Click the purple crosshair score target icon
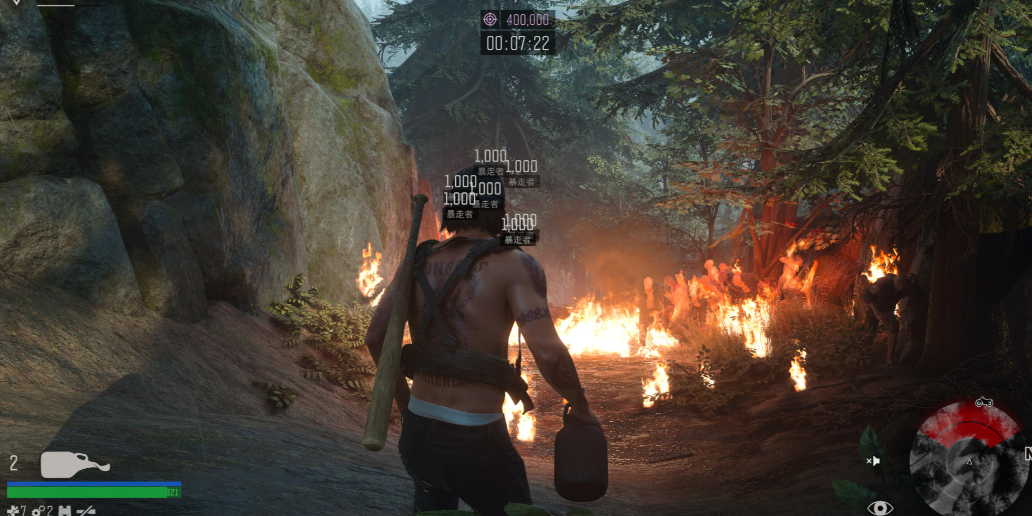1032x516 pixels. [490, 19]
